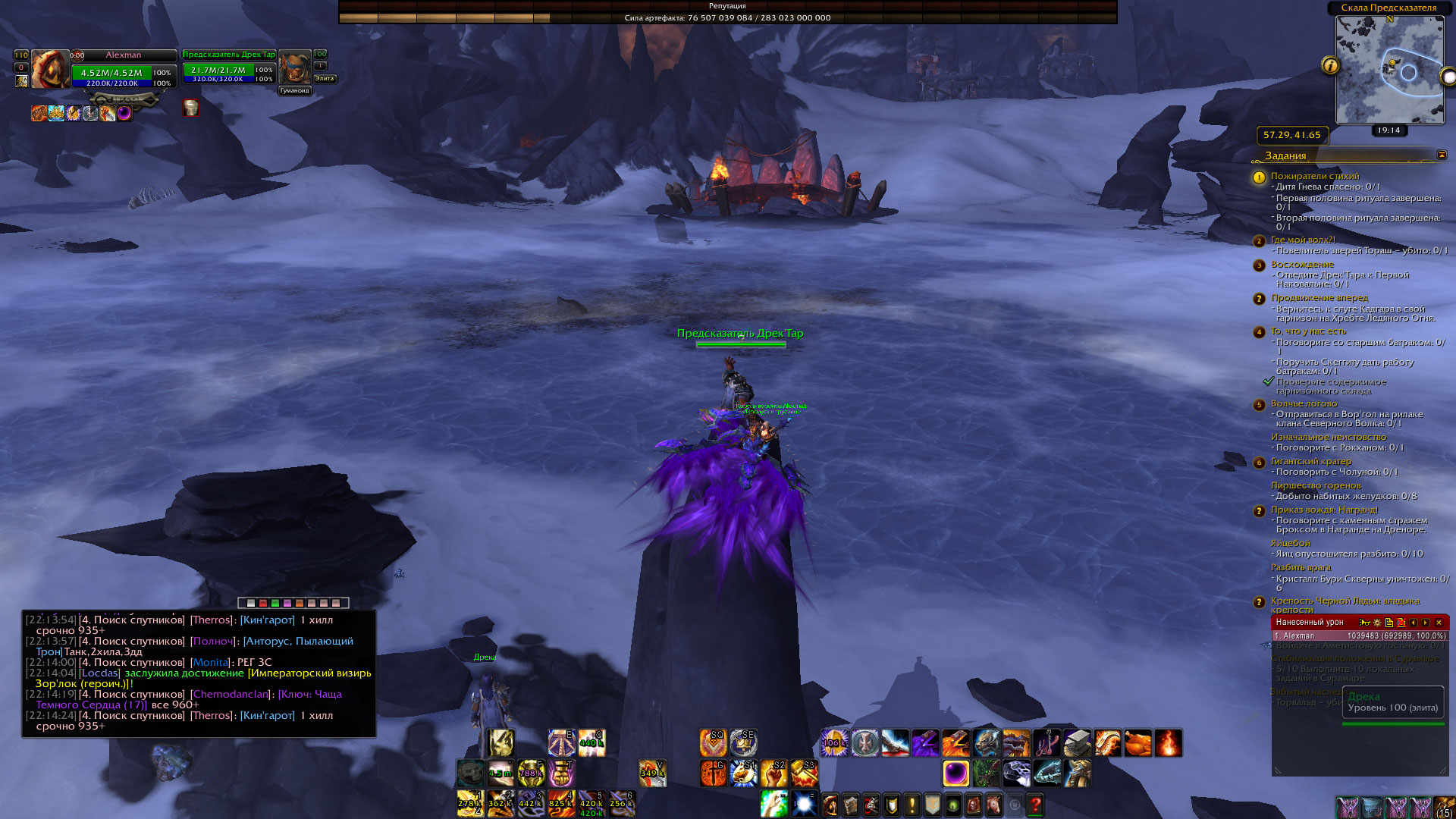
Task: Summon the purple raven mount icon
Action: coord(925,743)
